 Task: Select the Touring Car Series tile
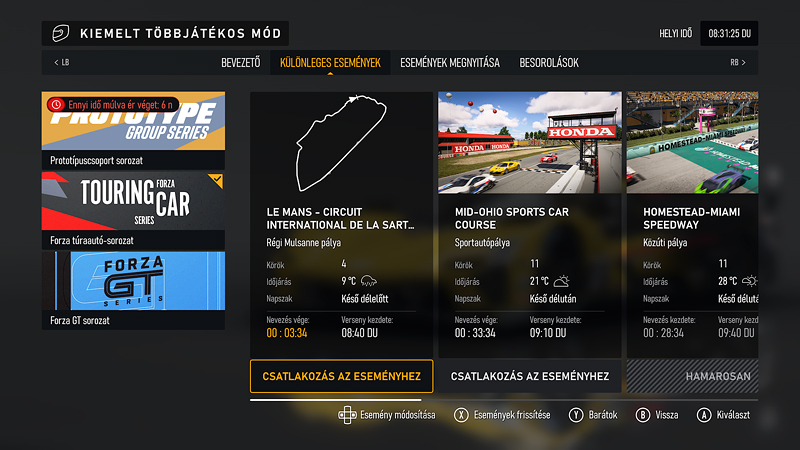point(133,210)
